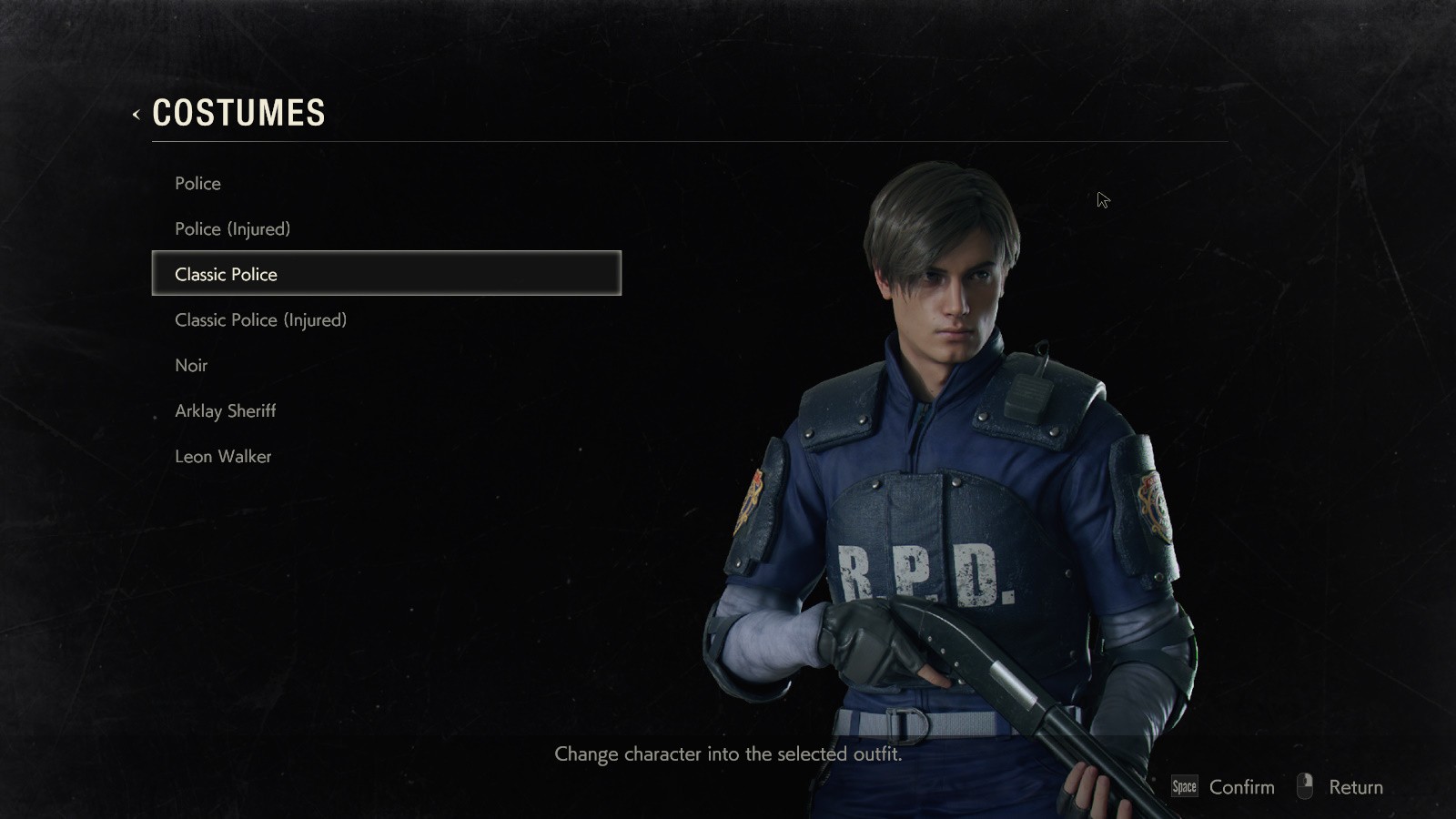Select the Arklay Sheriff outfit
This screenshot has height=819, width=1456.
coord(226,411)
